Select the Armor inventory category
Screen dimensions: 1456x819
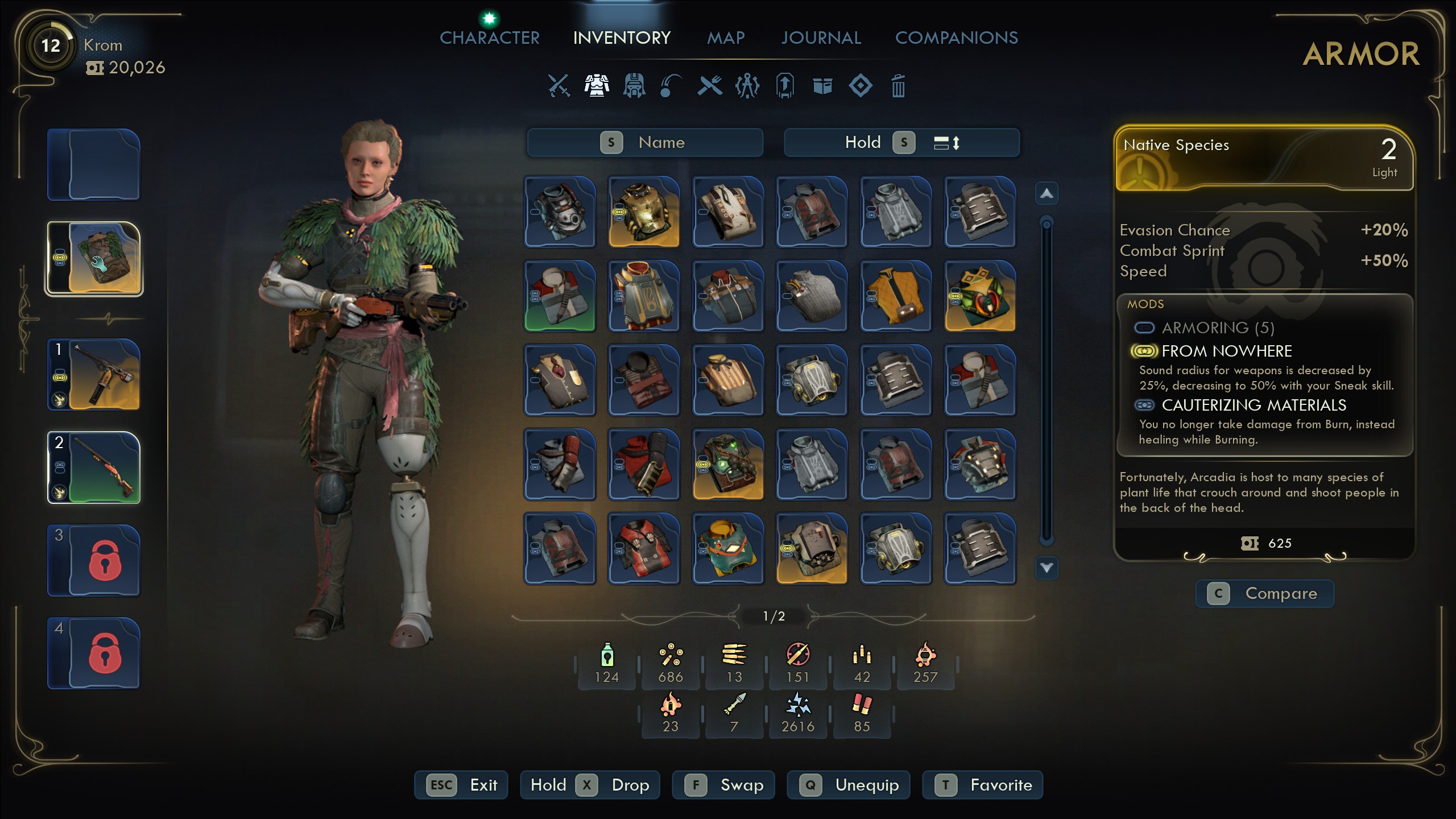coord(596,86)
